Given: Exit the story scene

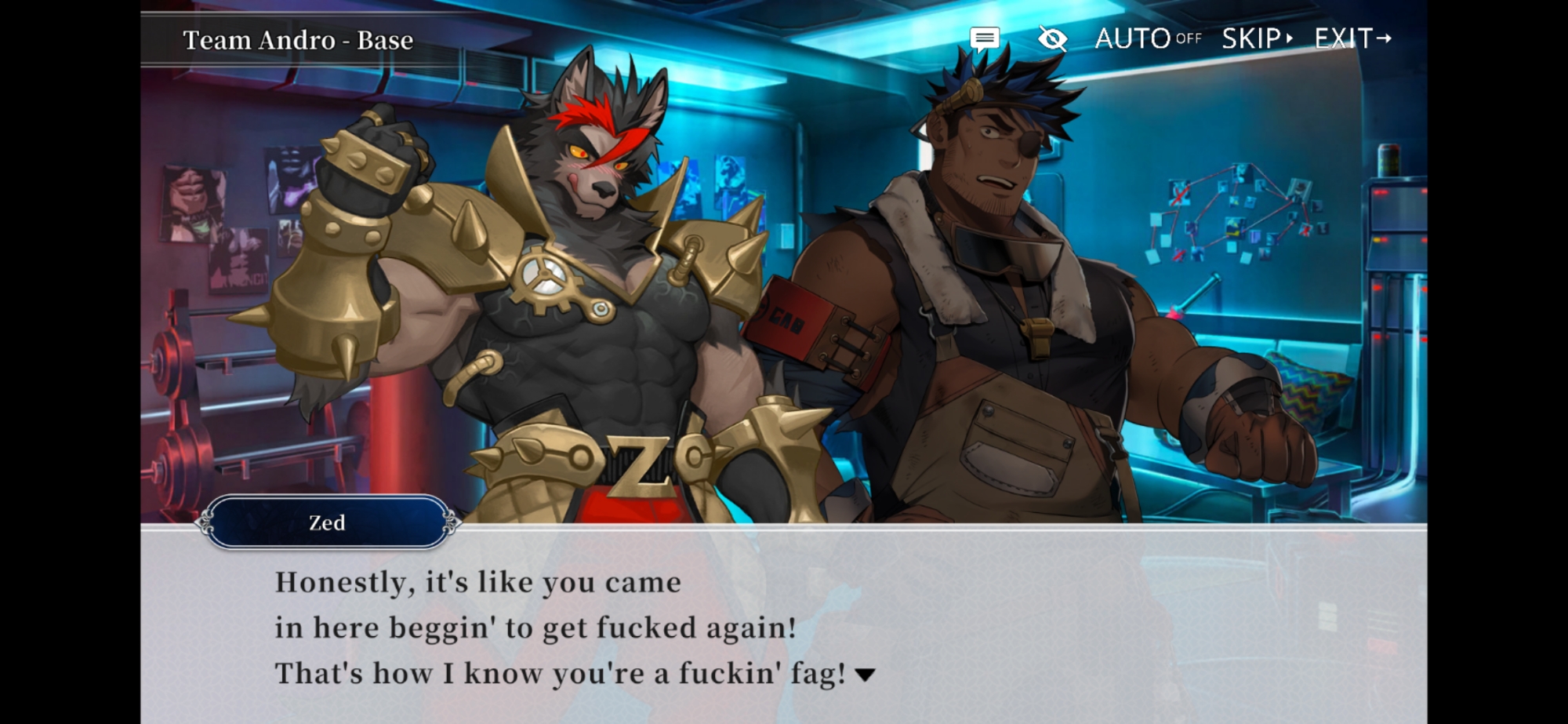Looking at the screenshot, I should (1352, 38).
